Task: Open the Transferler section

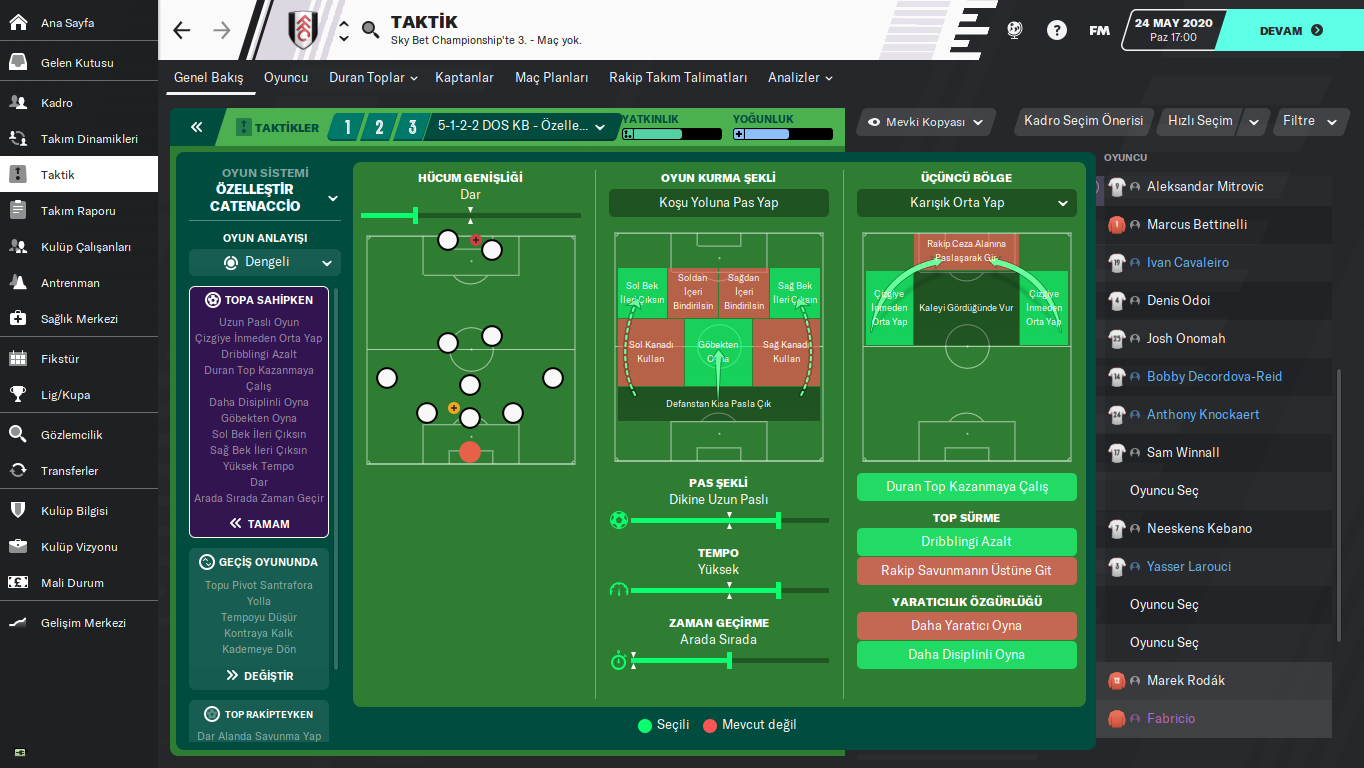Action: pyautogui.click(x=69, y=471)
